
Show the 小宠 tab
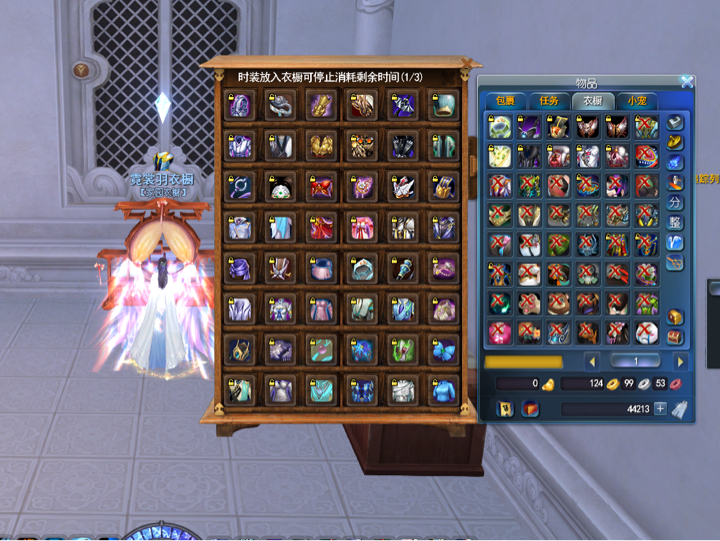(635, 101)
